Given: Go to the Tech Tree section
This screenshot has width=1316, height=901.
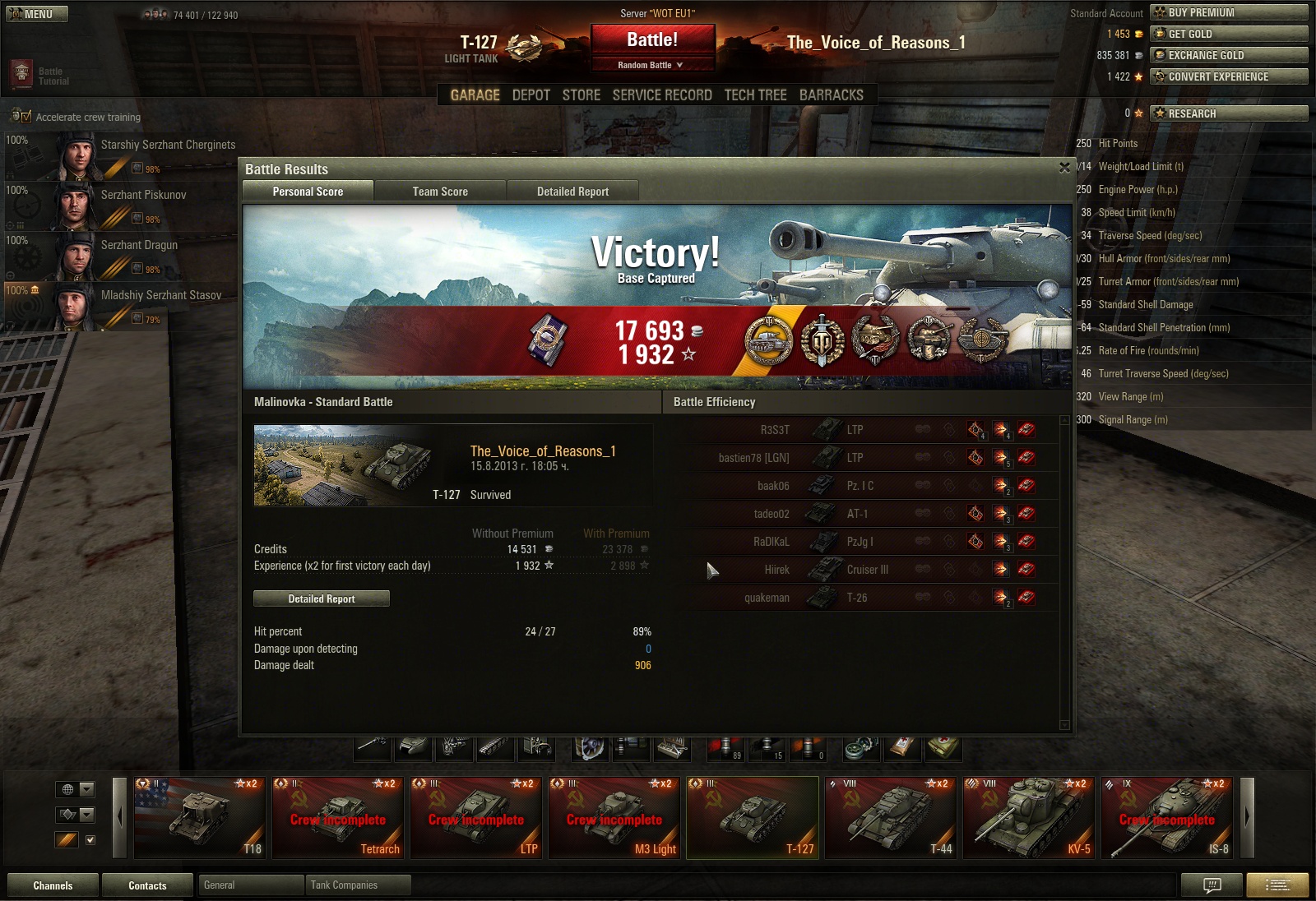Looking at the screenshot, I should pos(755,95).
